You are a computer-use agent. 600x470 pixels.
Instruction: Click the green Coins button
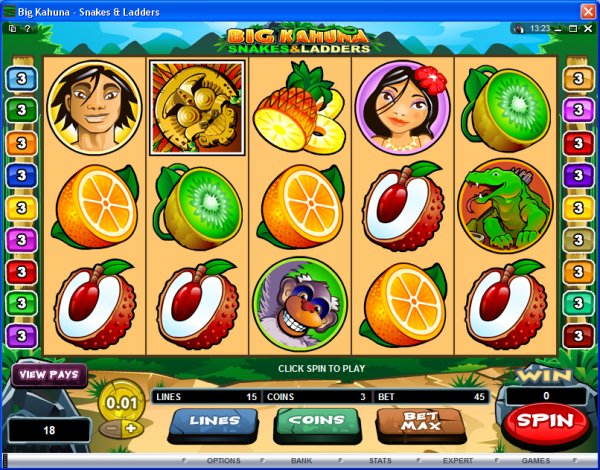310,422
